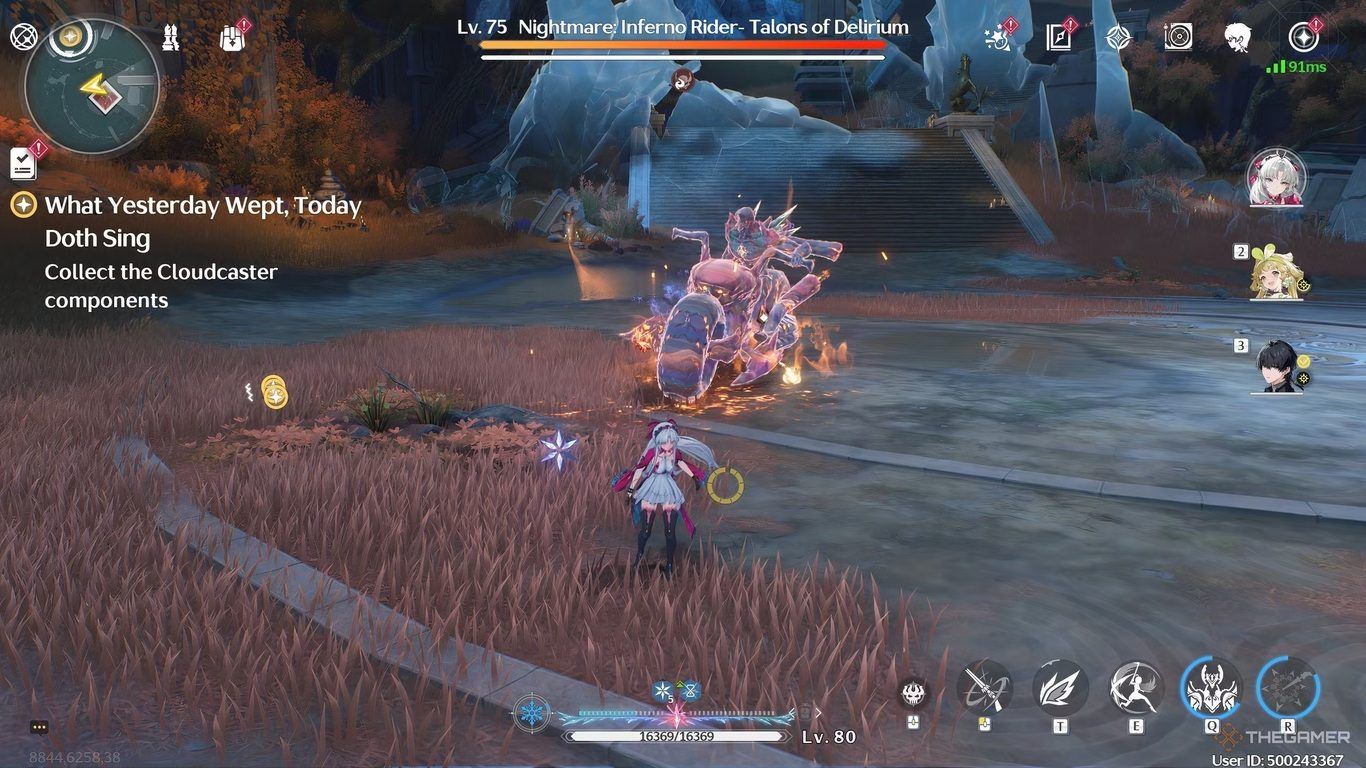Switch to the blonde party member in slot 2
1366x768 pixels.
1276,274
